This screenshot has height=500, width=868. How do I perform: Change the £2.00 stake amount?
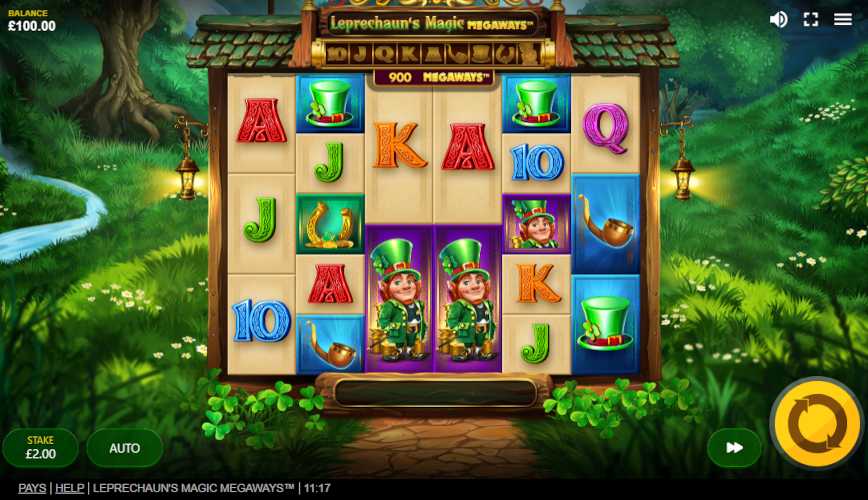pyautogui.click(x=40, y=448)
